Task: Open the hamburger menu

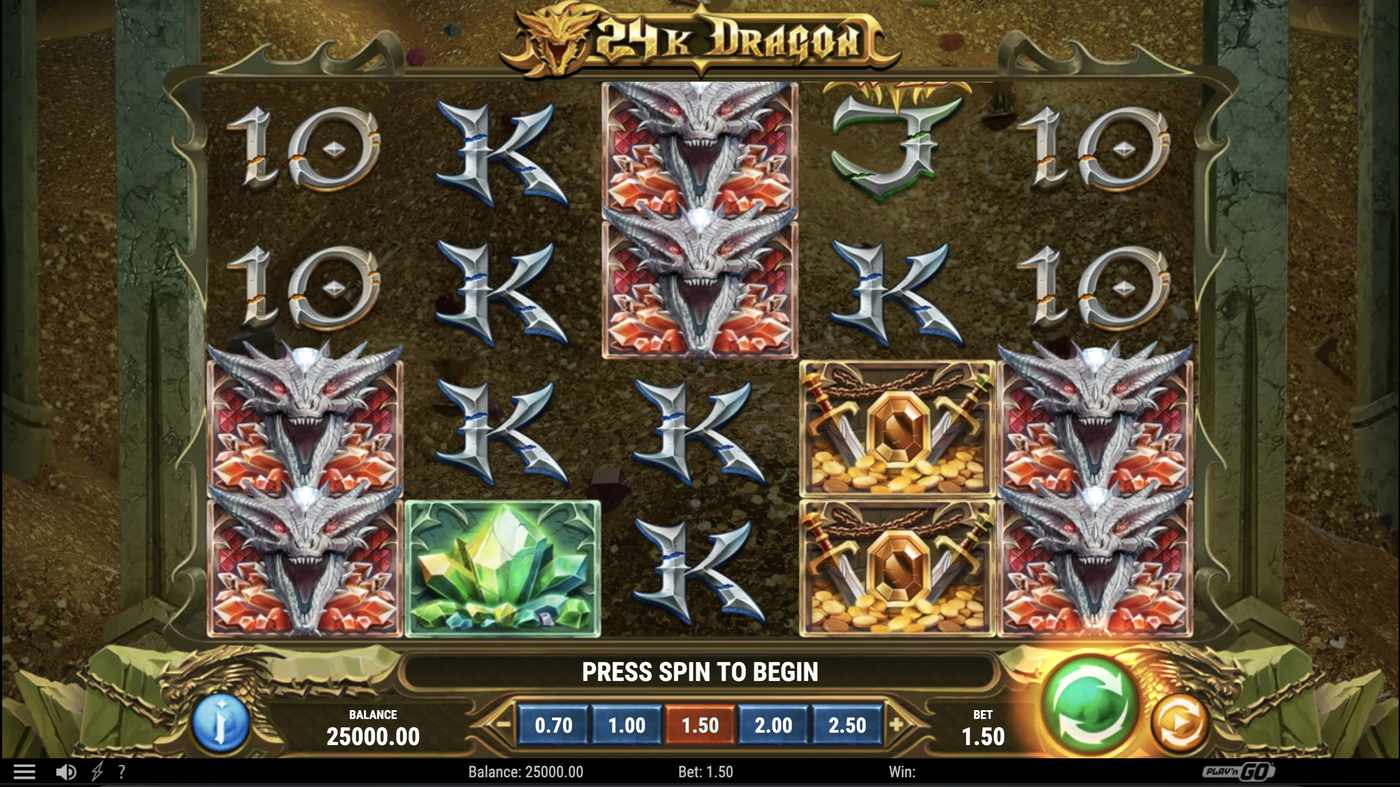Action: 21,769
